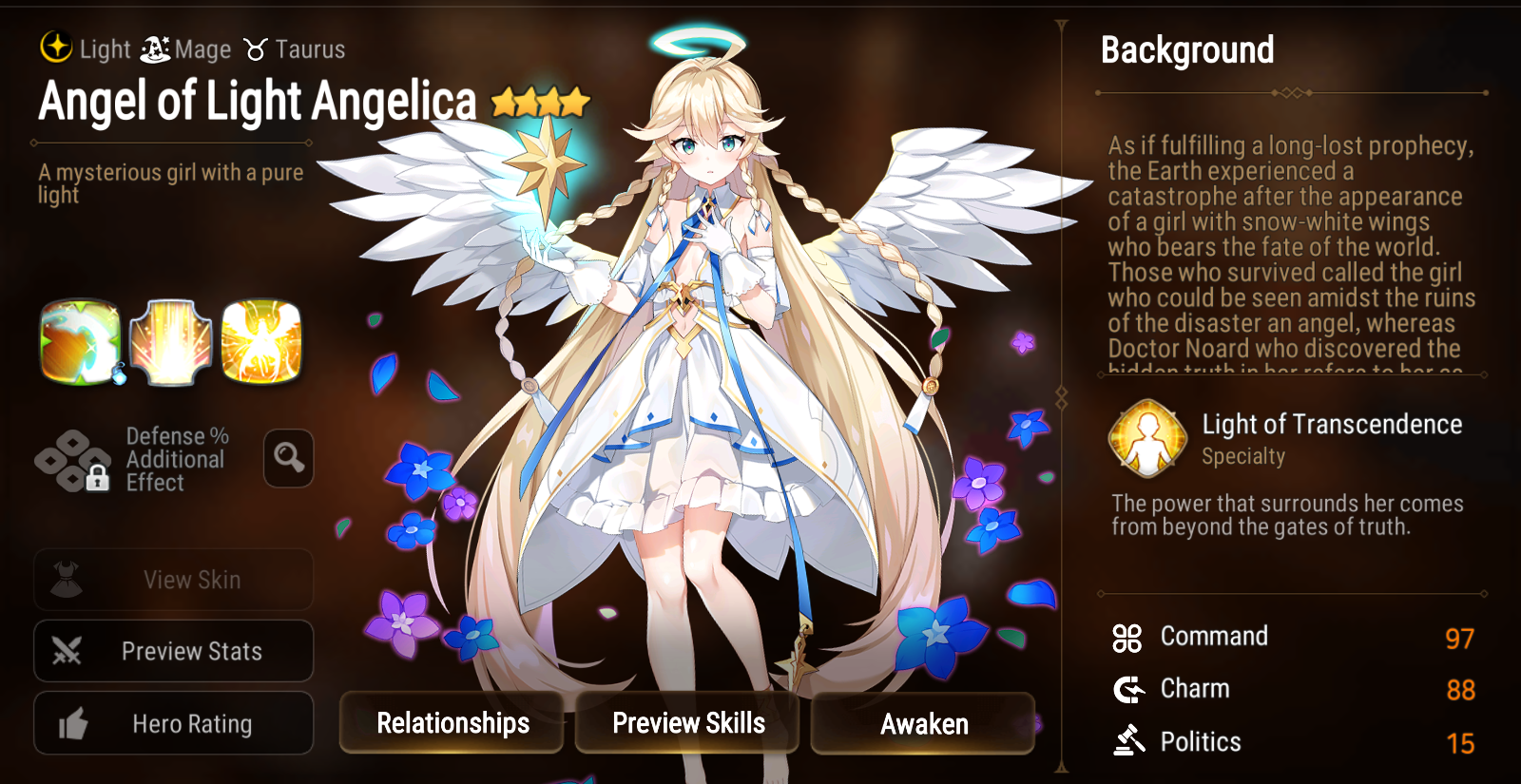Open the Awaken screen
The image size is (1521, 784).
[921, 723]
